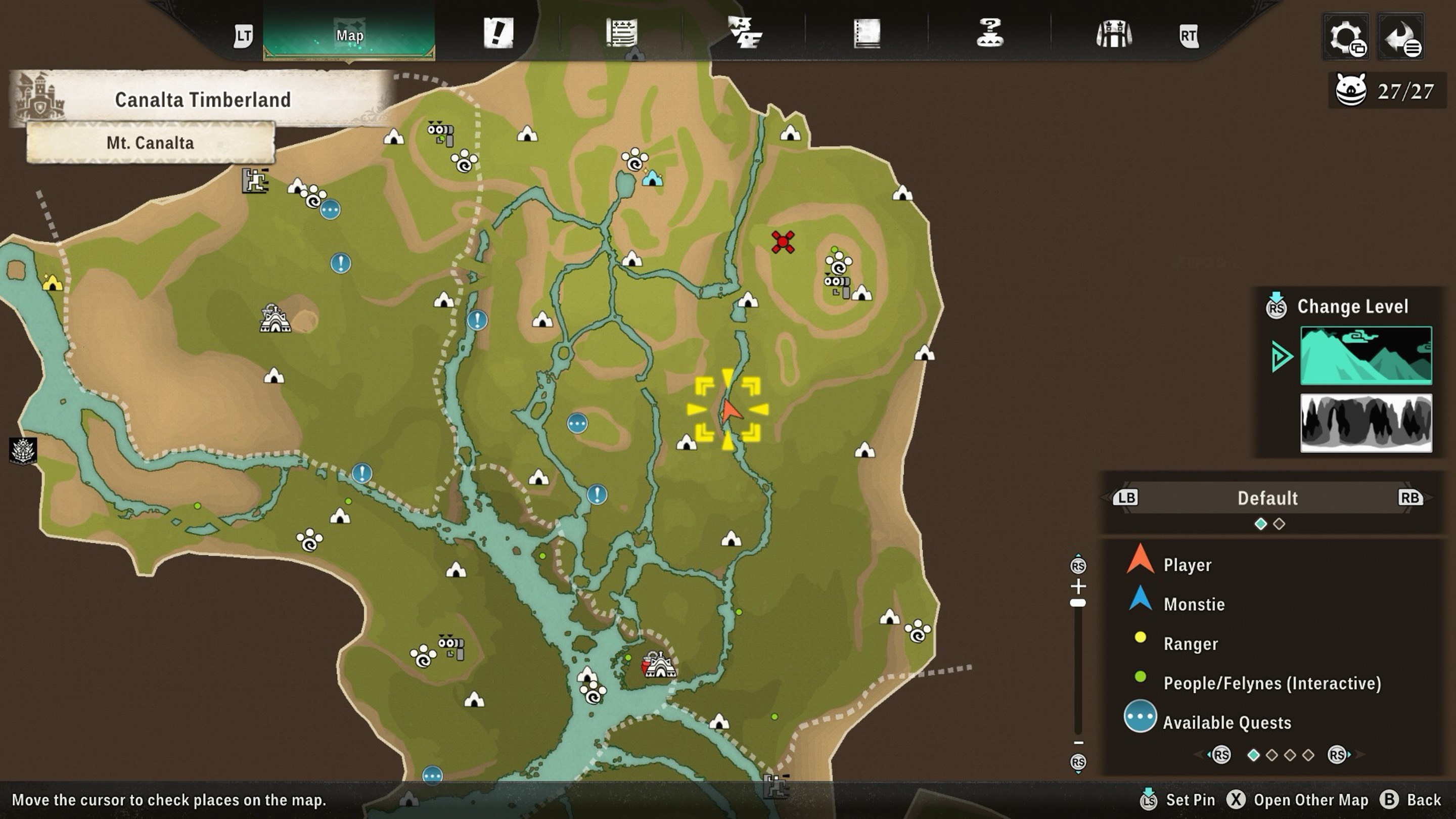Click the Available Quests legend entry
This screenshot has height=819, width=1456.
pyautogui.click(x=1226, y=722)
